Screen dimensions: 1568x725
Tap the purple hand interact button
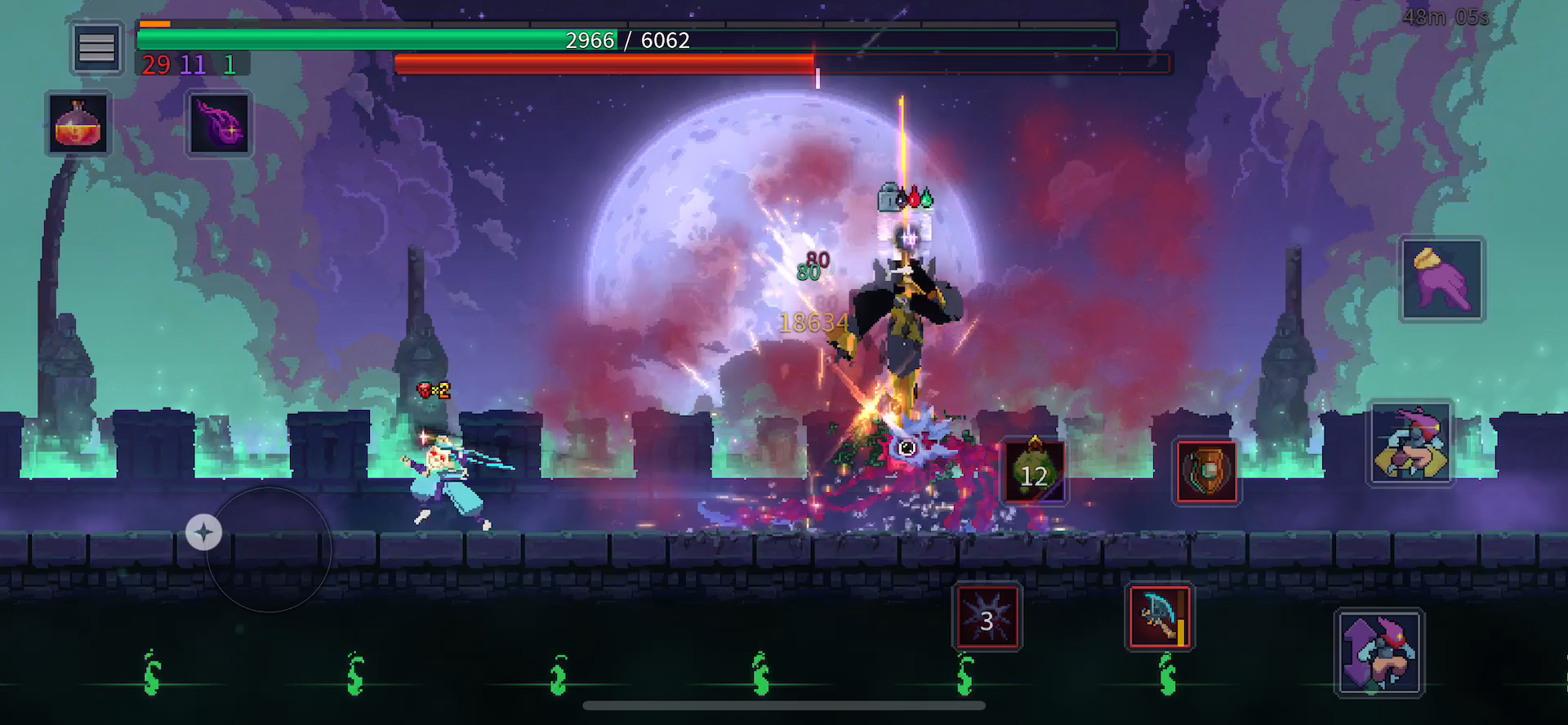click(x=1441, y=279)
